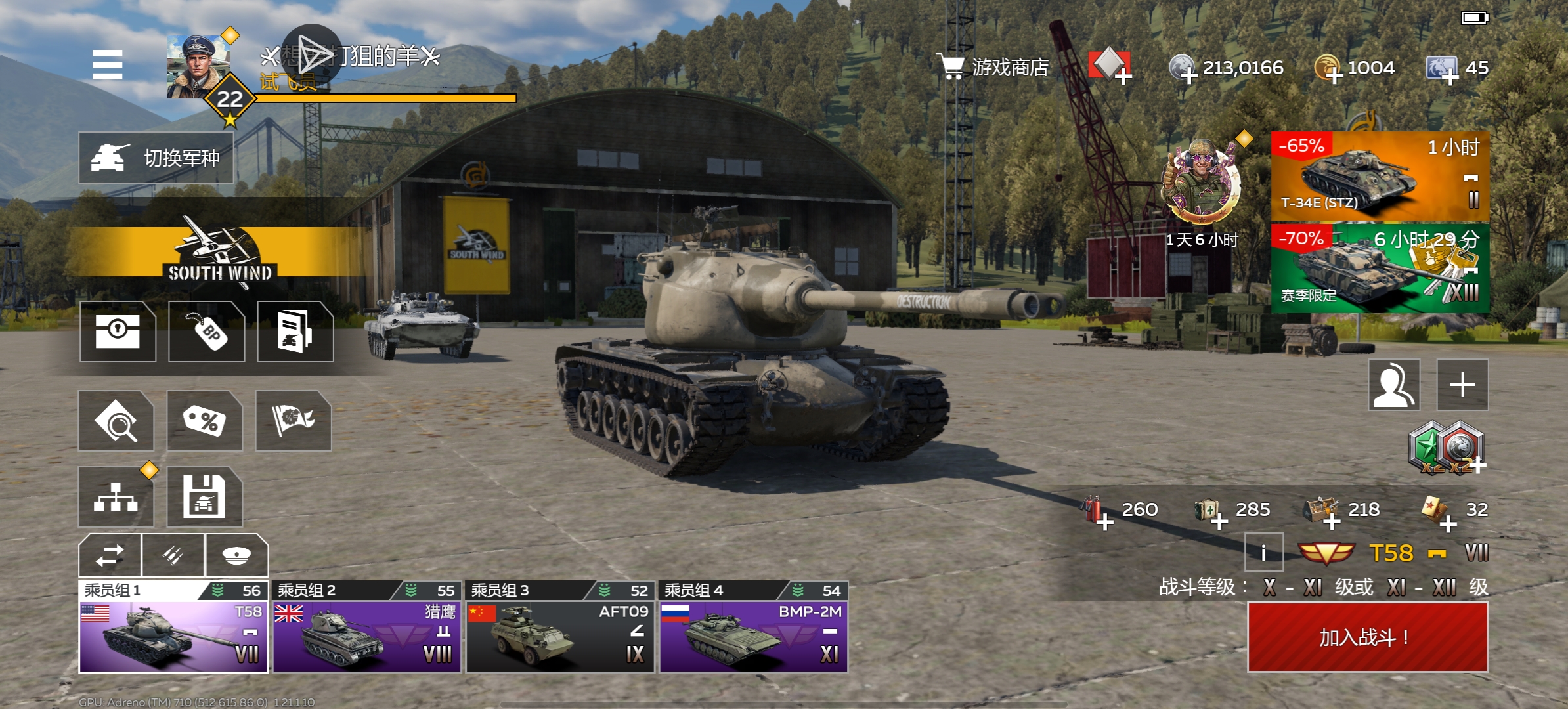The height and width of the screenshot is (709, 1568).
Task: Join the battle with 加入战斗 button
Action: tap(1367, 637)
